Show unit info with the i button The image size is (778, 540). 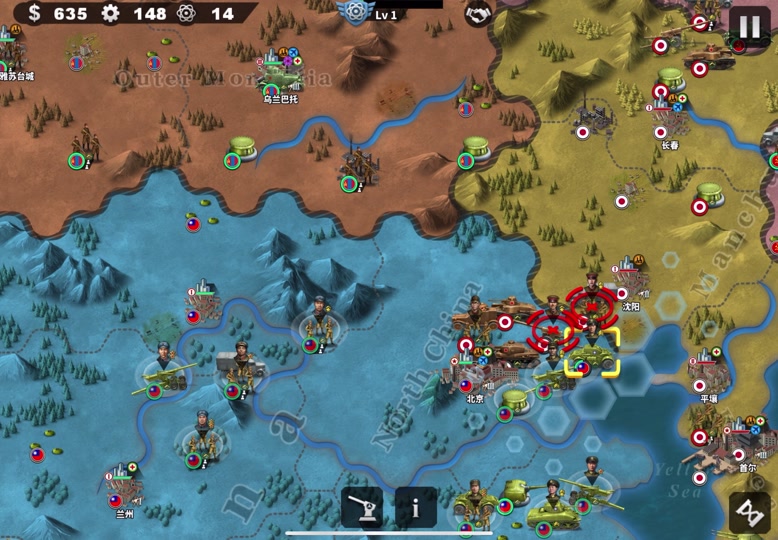(x=416, y=508)
